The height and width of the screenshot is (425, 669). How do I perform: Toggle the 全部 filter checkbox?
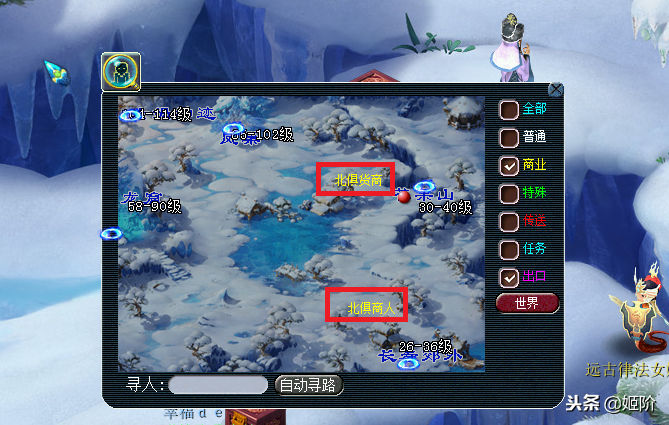click(509, 109)
